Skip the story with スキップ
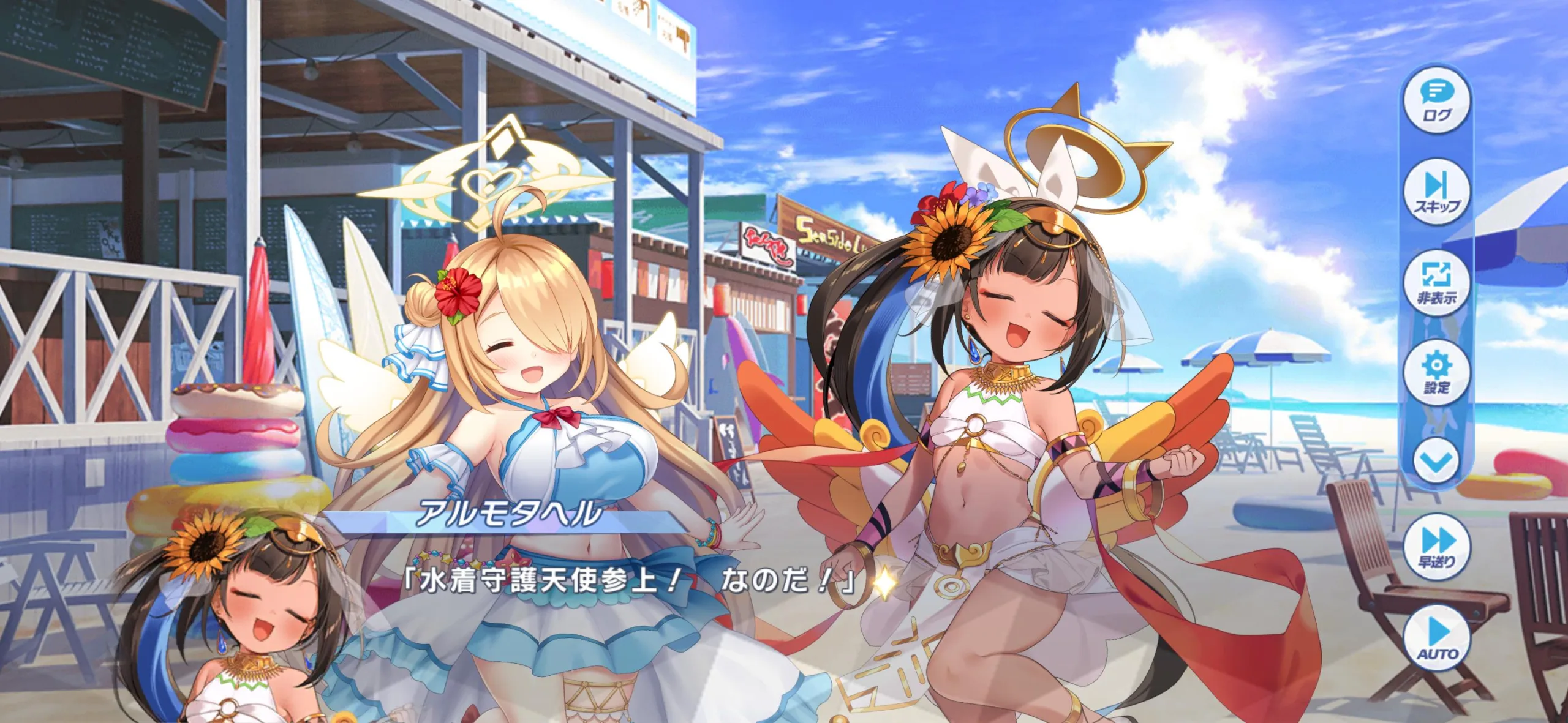 tap(1436, 192)
